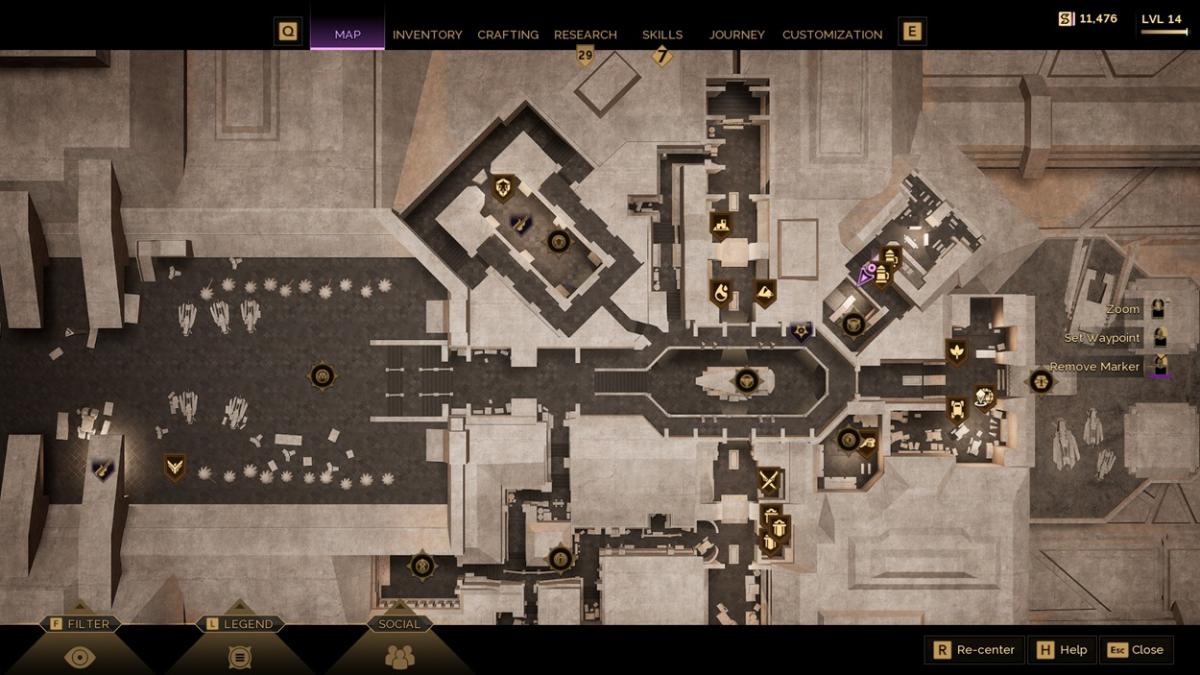This screenshot has height=675, width=1200.
Task: Select the pyramid-shaped map marker
Action: click(x=764, y=292)
